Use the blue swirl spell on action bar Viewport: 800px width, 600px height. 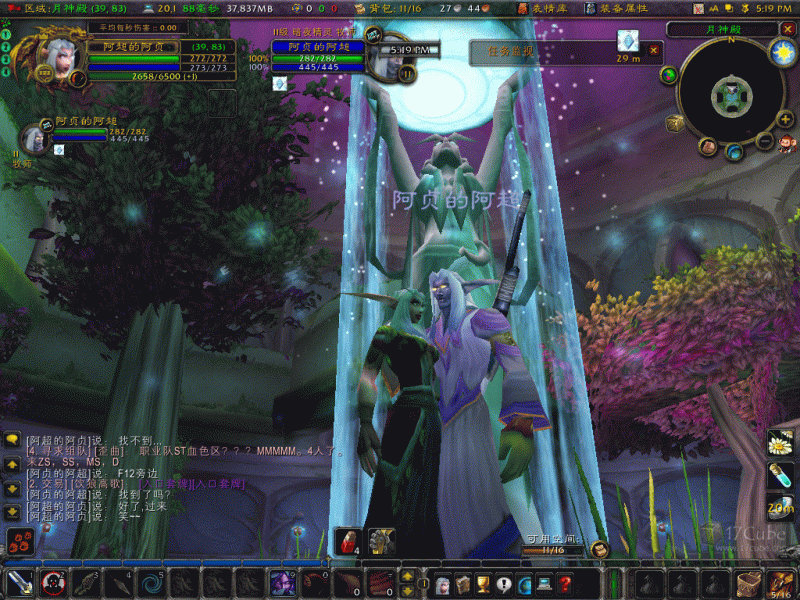[152, 582]
